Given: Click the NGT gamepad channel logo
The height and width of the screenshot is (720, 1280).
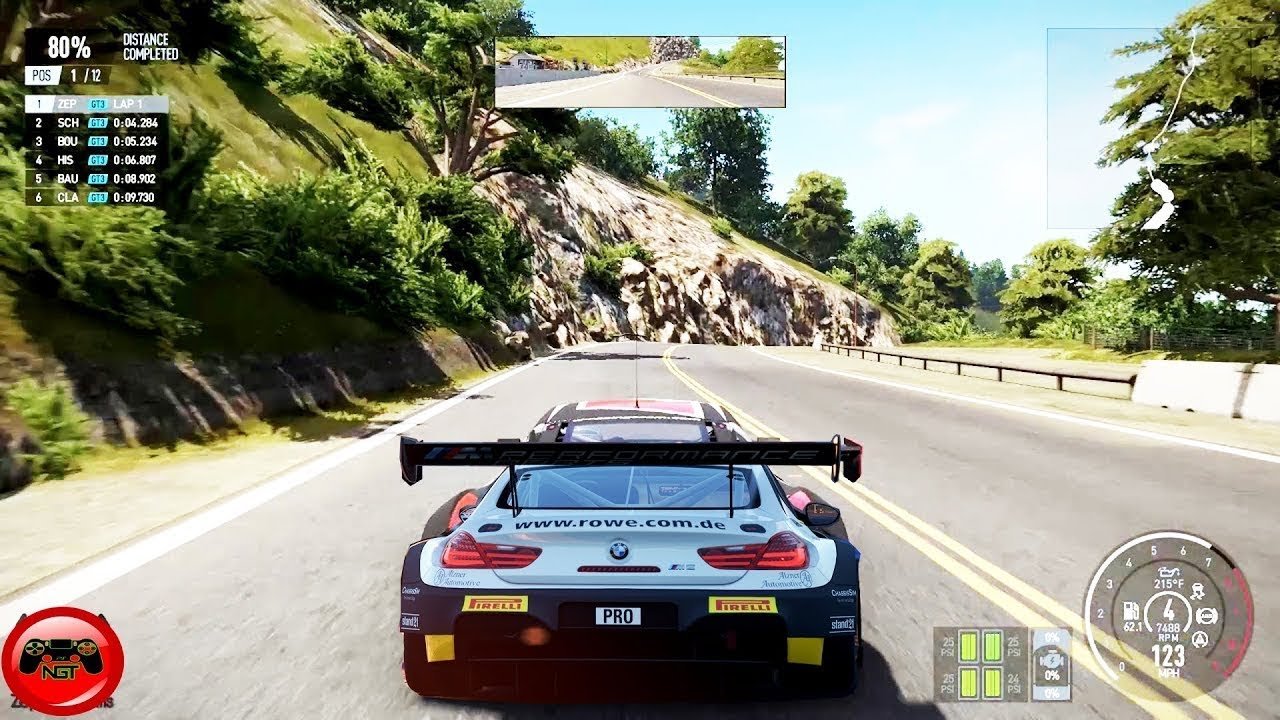Looking at the screenshot, I should pos(62,662).
